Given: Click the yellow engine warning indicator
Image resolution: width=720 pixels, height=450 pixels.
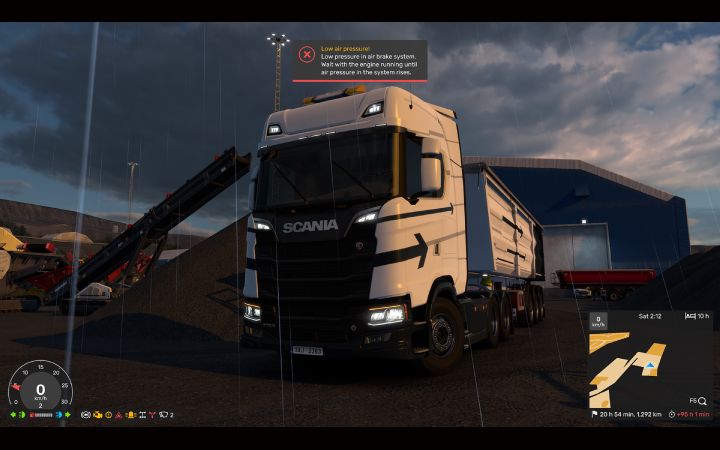Looking at the screenshot, I should (x=97, y=414).
